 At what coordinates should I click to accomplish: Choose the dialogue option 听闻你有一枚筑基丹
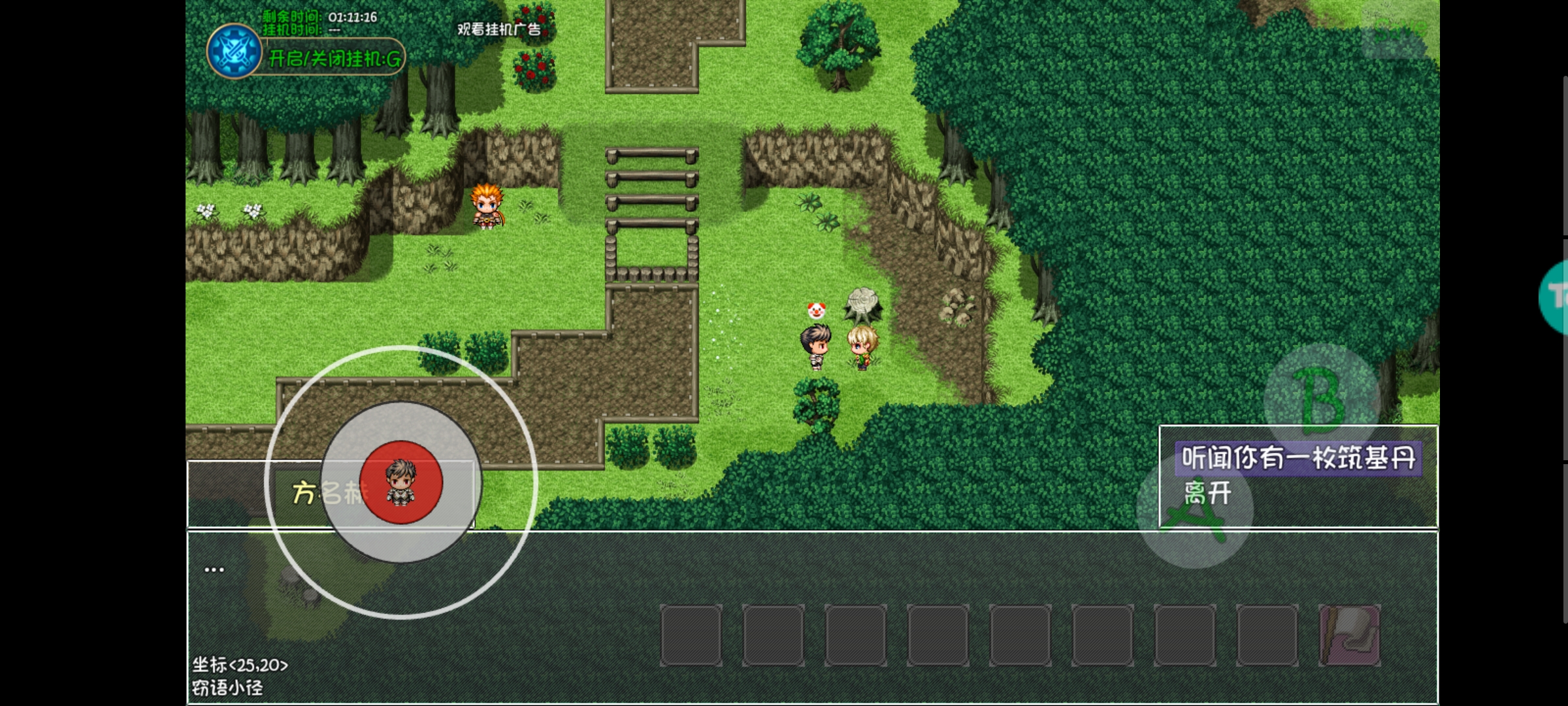click(x=1298, y=458)
